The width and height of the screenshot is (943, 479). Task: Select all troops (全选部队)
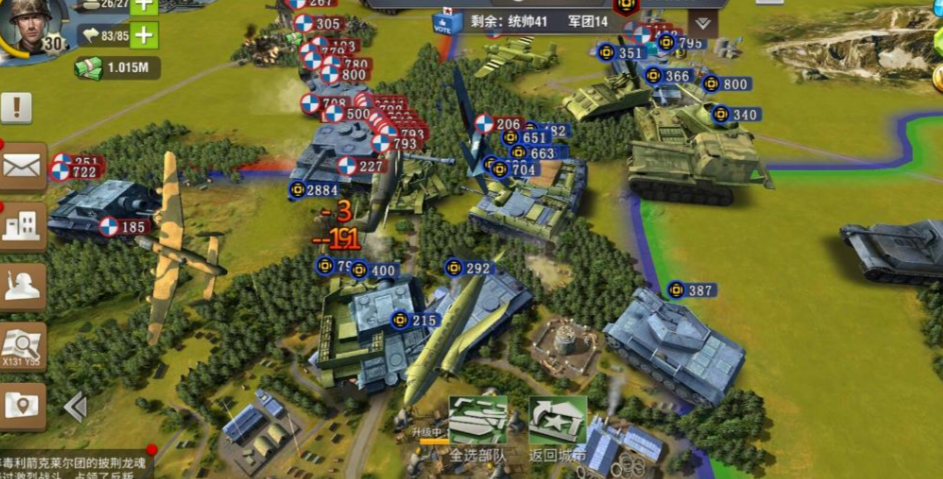477,424
